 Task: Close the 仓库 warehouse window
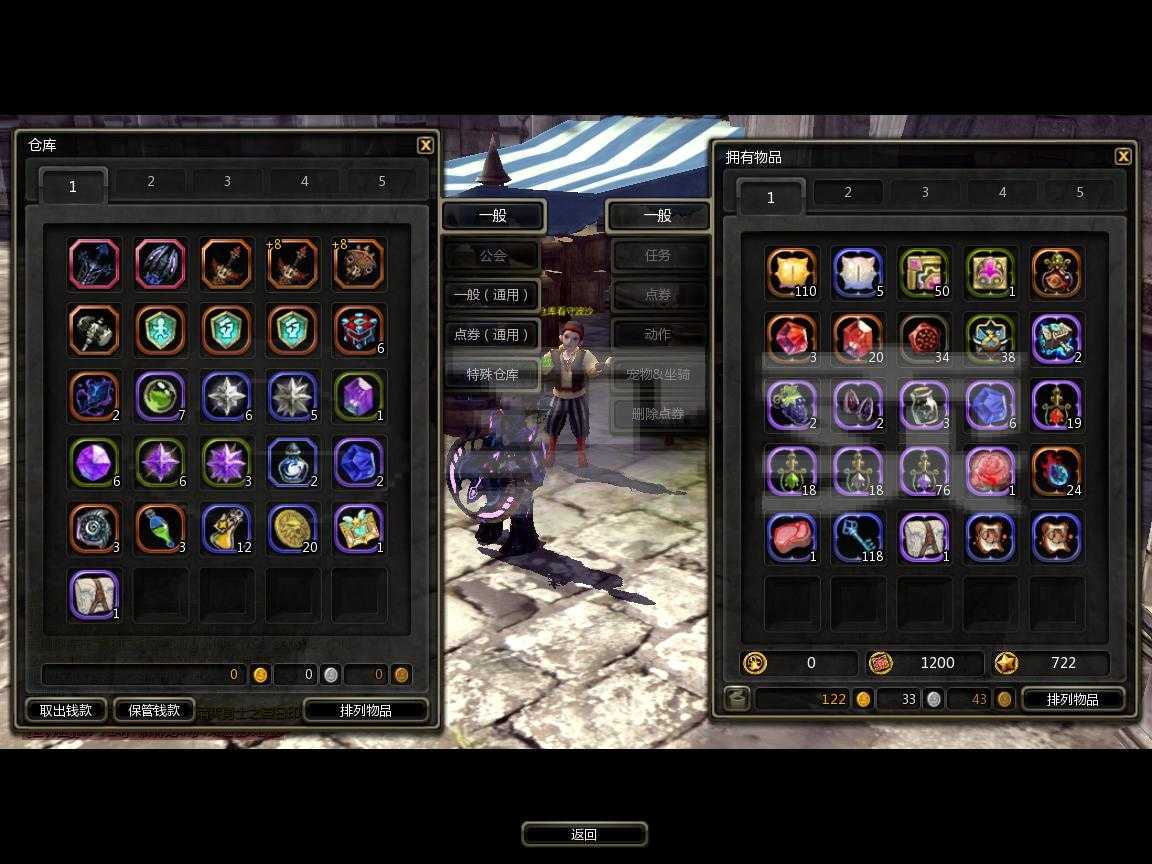(x=425, y=145)
